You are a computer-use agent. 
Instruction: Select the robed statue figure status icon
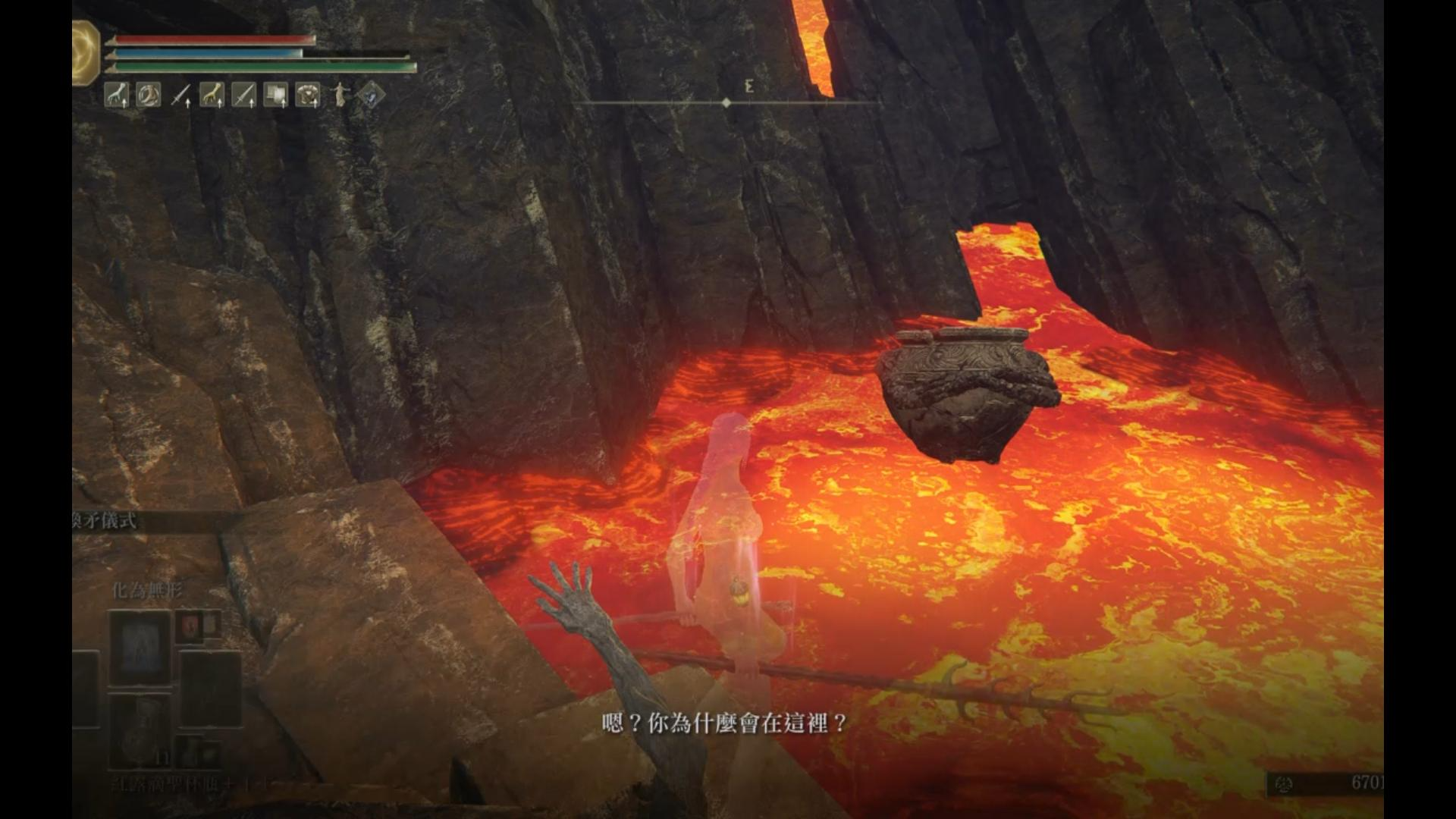pyautogui.click(x=340, y=96)
